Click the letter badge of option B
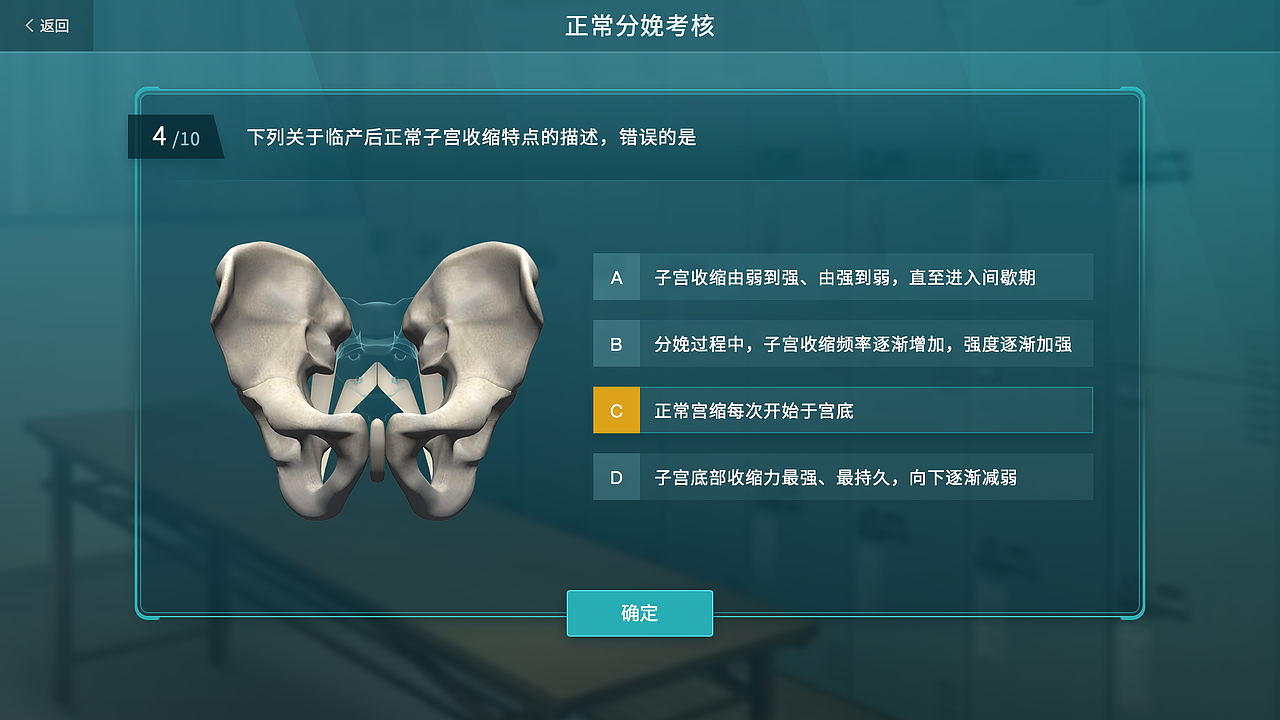The width and height of the screenshot is (1280, 720). coord(616,343)
